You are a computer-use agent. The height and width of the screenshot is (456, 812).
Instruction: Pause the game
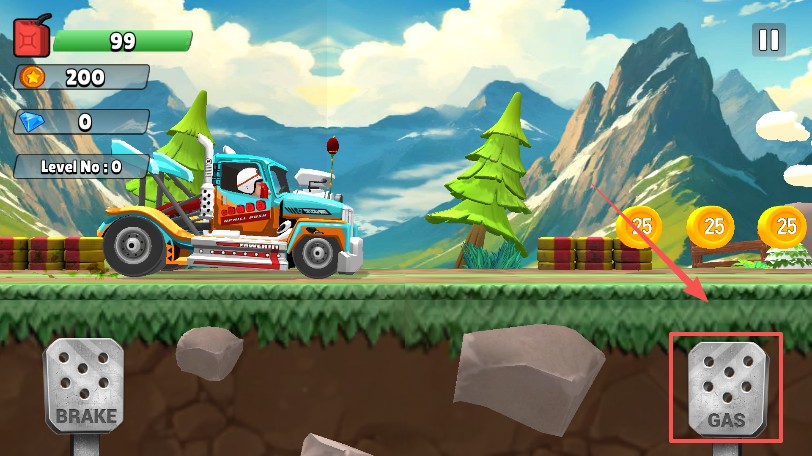pos(768,40)
